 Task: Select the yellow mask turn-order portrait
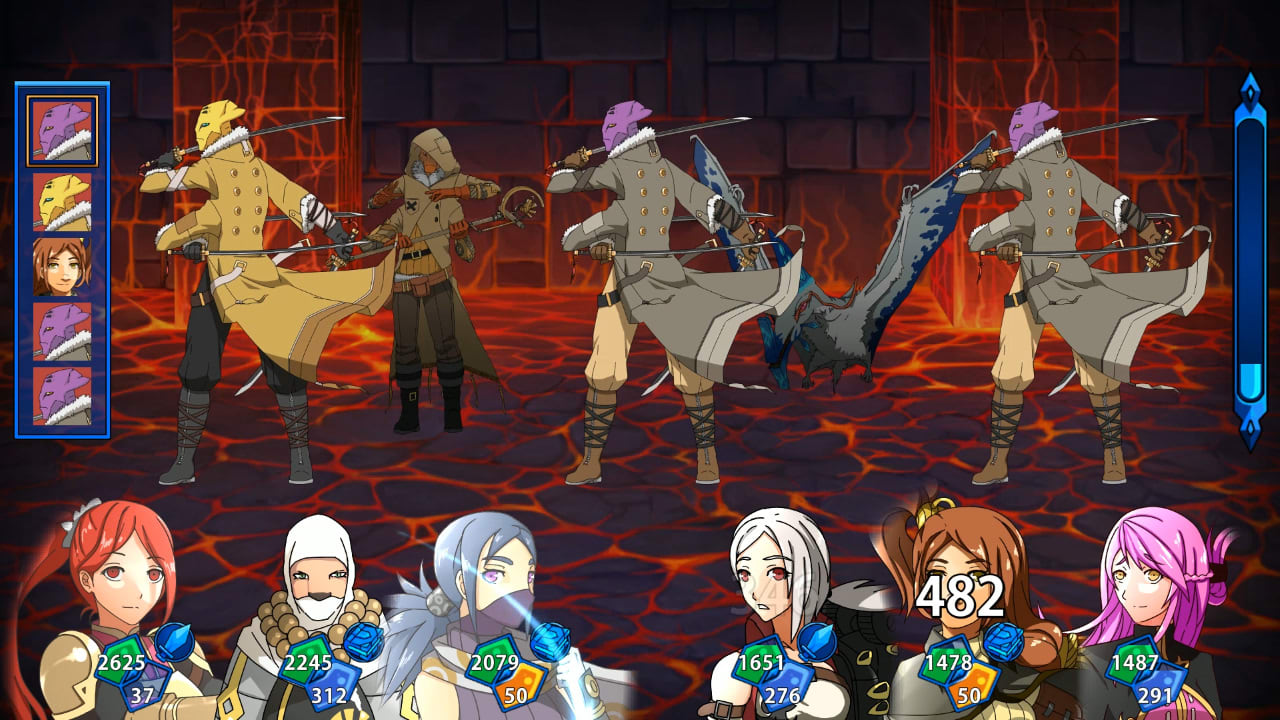(62, 202)
